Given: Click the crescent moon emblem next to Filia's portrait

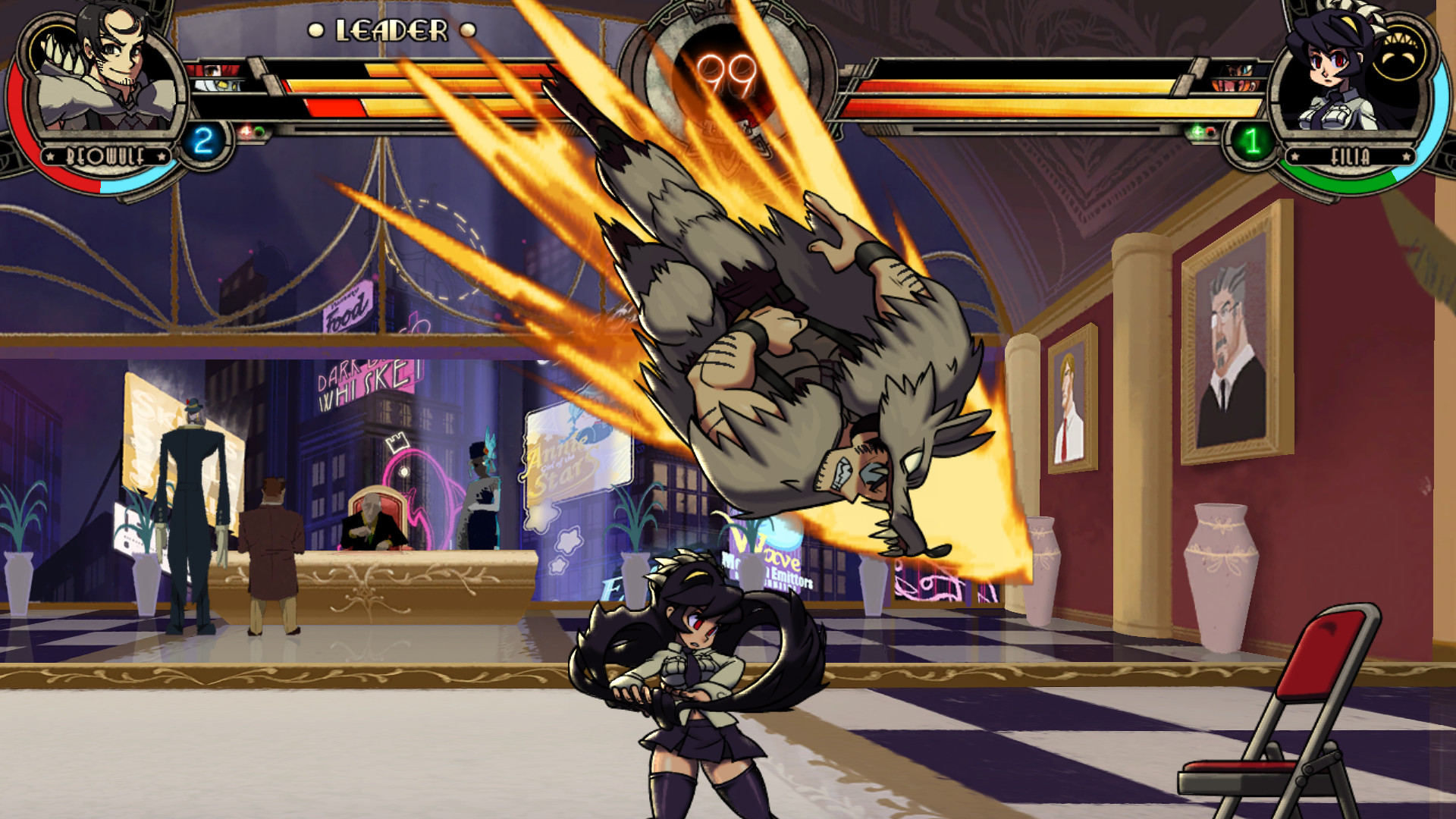Looking at the screenshot, I should click(x=1399, y=57).
